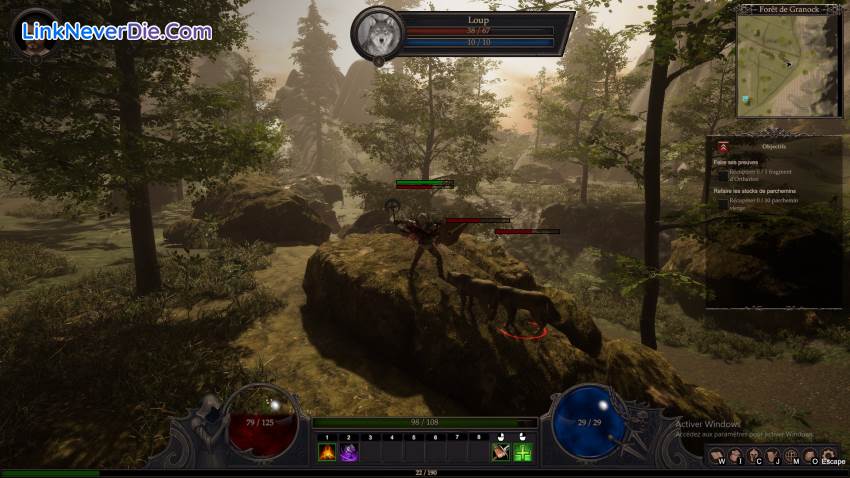This screenshot has width=850, height=478.
Task: Open the menu icon labeled O
Action: (809, 457)
